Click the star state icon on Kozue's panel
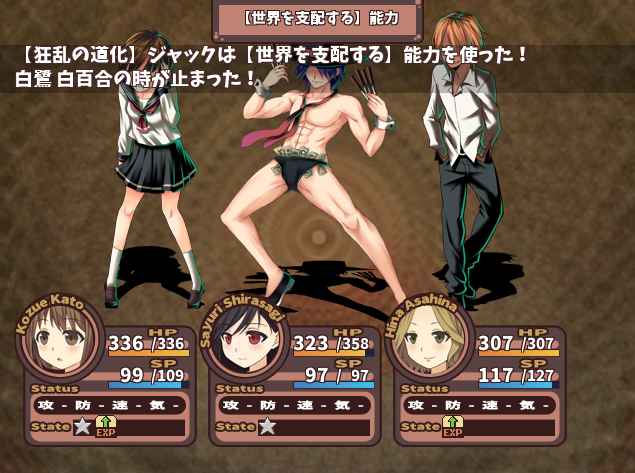 81,427
